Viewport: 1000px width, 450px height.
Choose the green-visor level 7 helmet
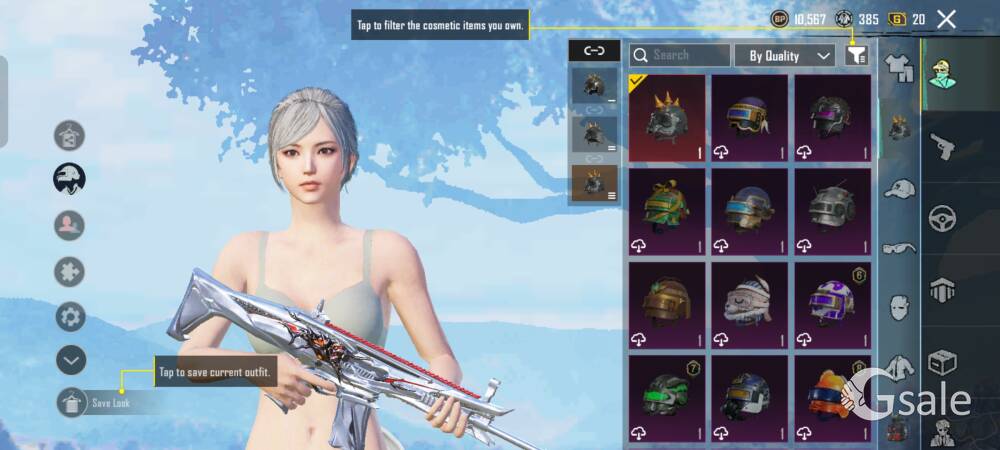[x=667, y=397]
